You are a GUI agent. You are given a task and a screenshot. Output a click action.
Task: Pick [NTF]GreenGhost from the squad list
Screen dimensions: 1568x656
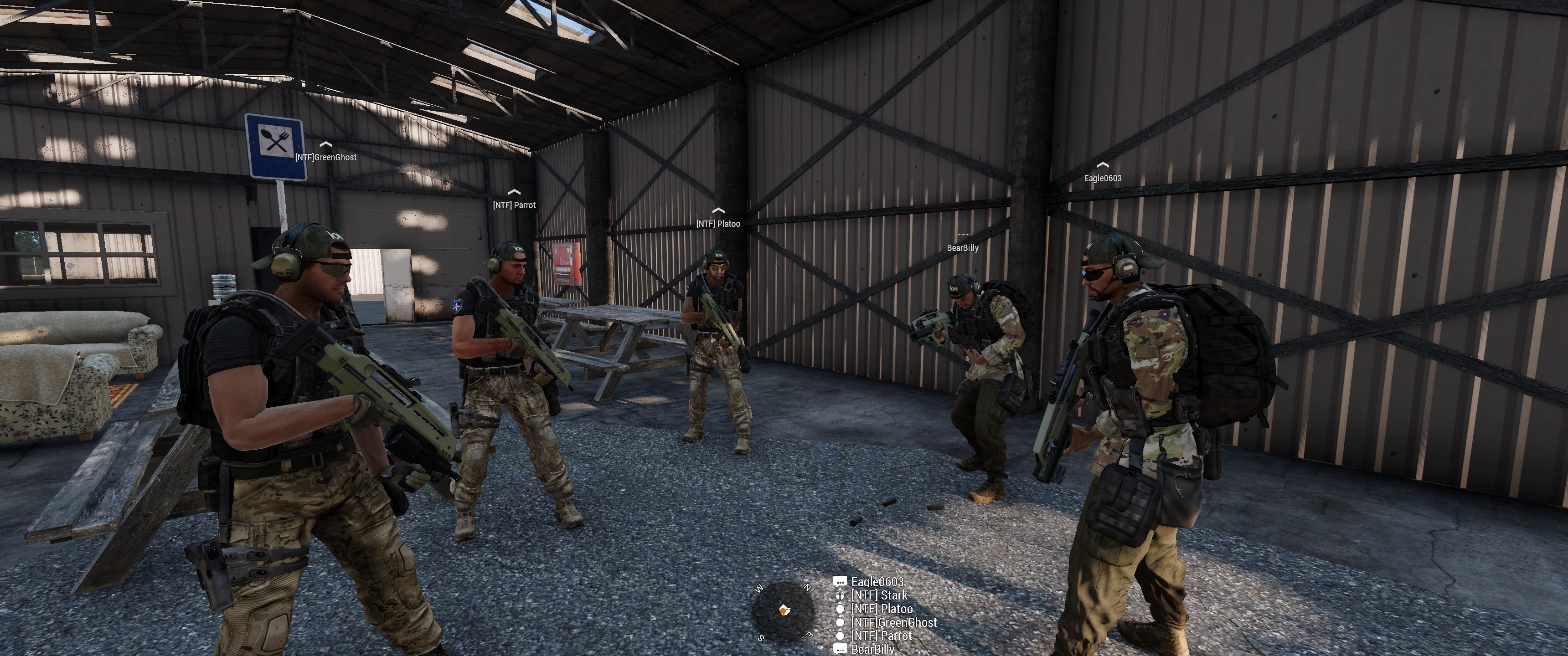(893, 623)
